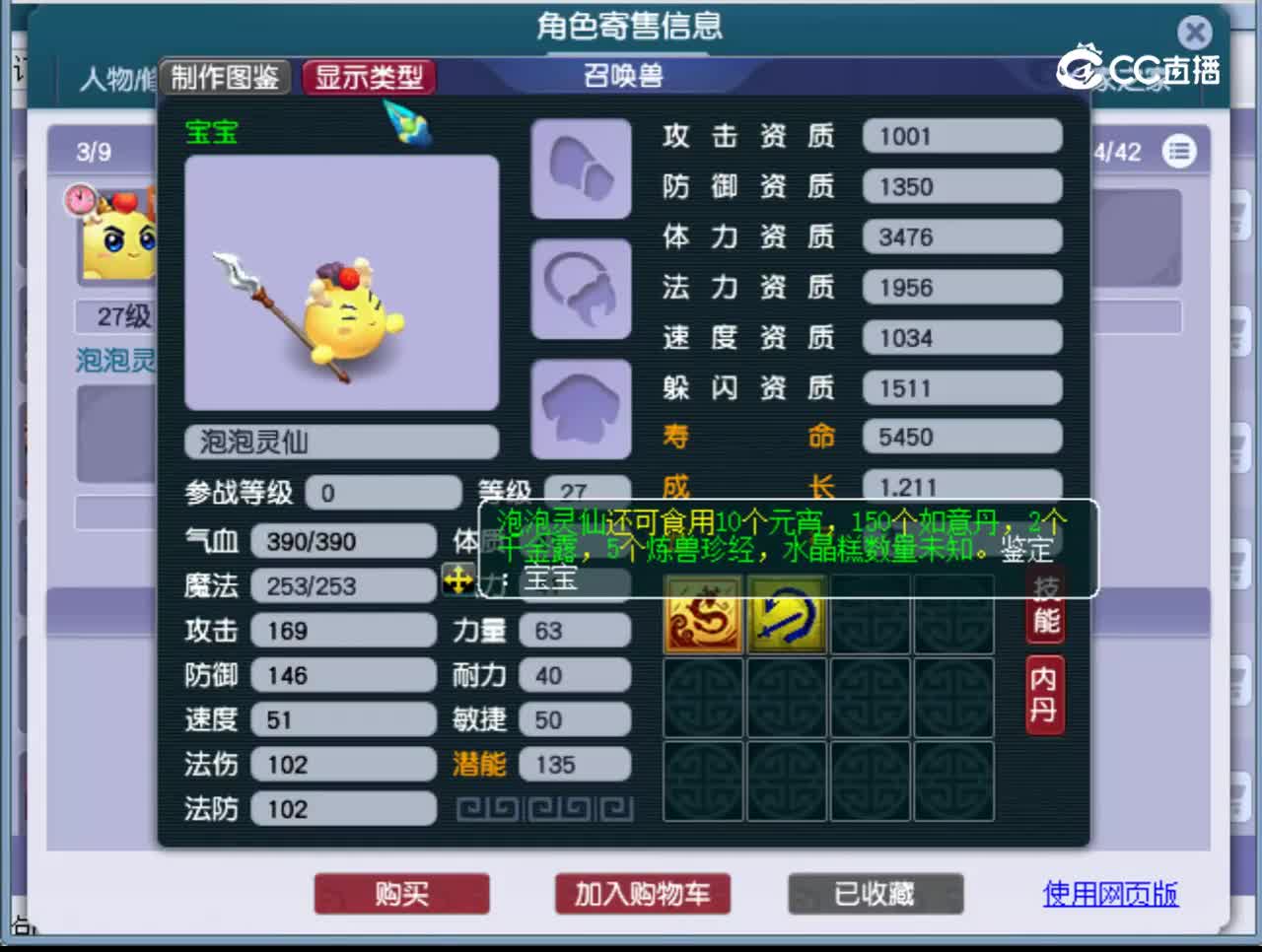Click the clock icon on the pet thumbnail

80,200
